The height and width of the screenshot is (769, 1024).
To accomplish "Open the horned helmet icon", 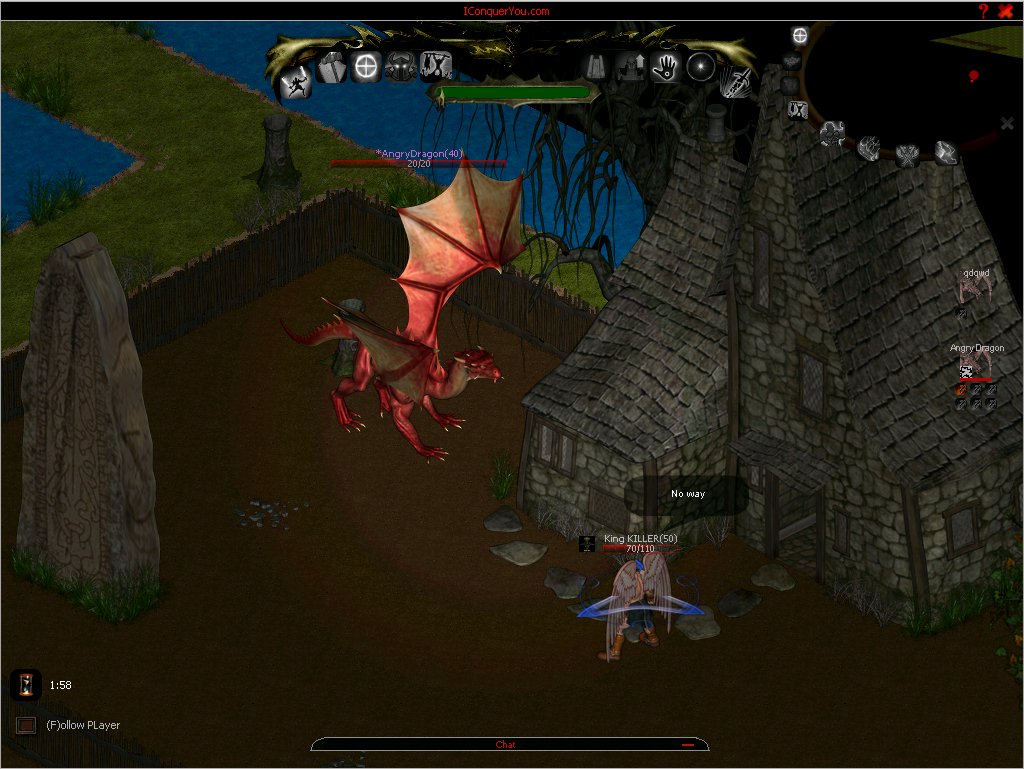I will [401, 67].
